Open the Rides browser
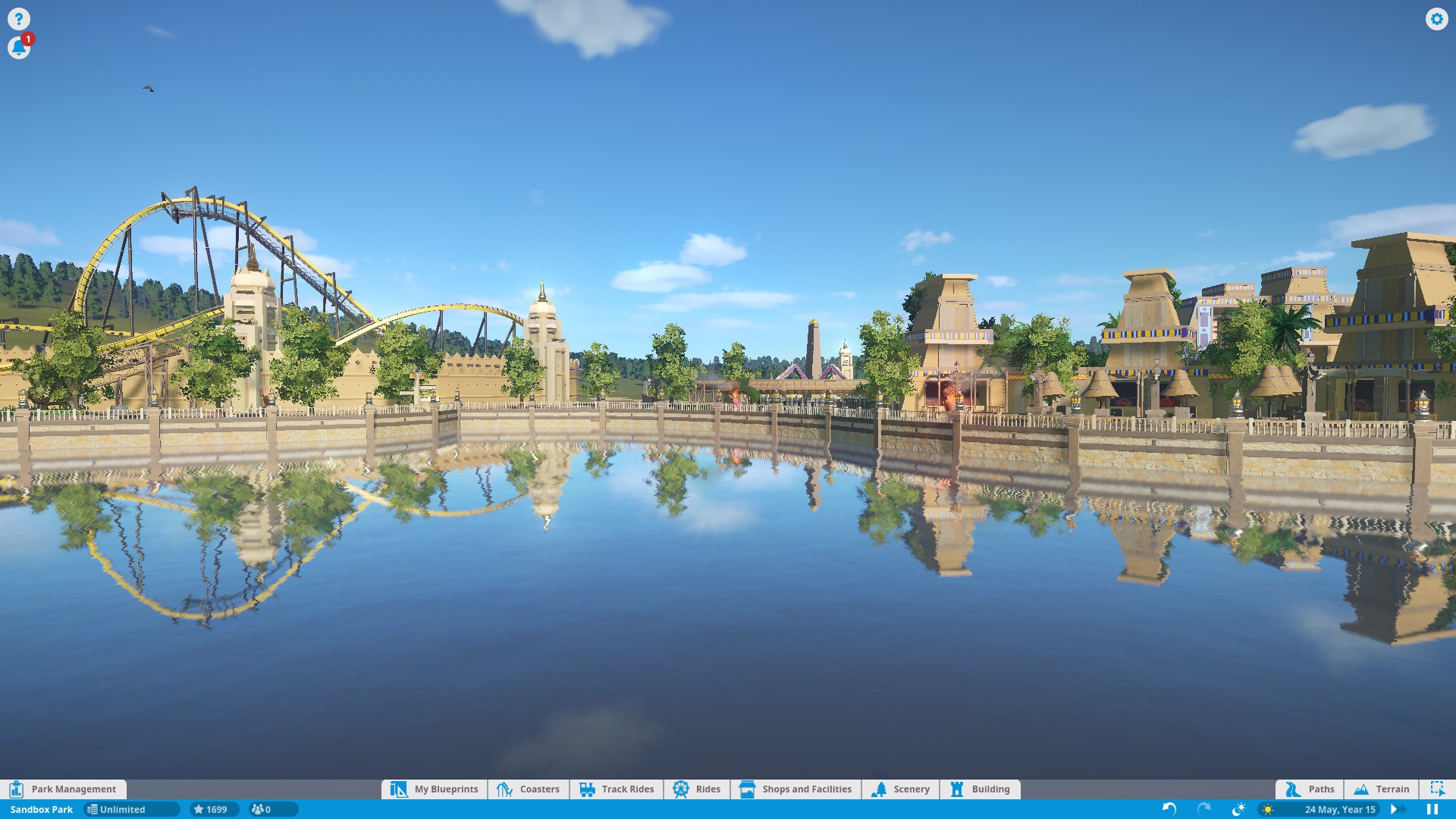Viewport: 1456px width, 819px height. tap(697, 789)
